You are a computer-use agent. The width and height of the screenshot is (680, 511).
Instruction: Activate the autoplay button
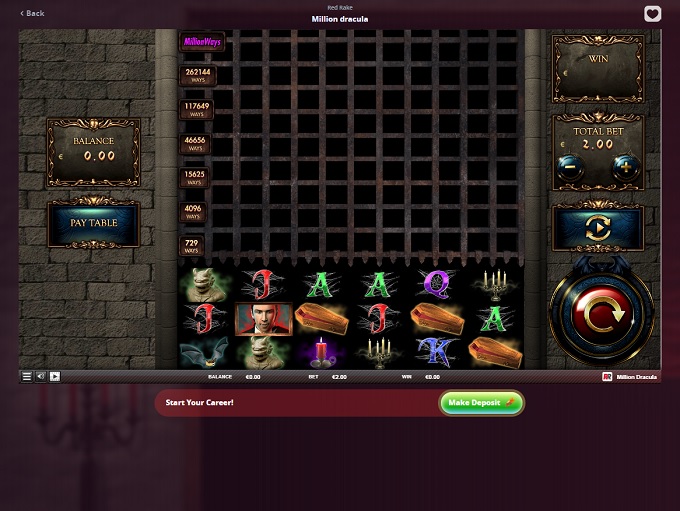coord(597,228)
